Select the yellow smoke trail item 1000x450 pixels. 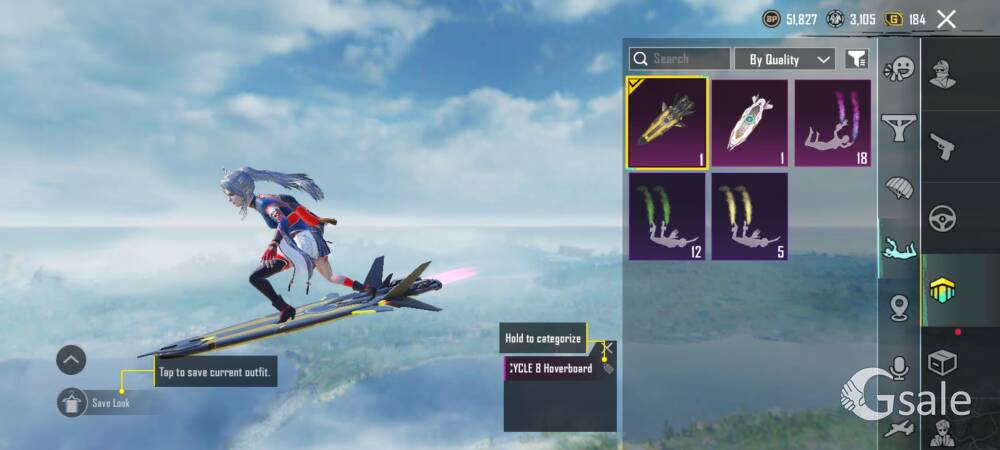(x=749, y=216)
